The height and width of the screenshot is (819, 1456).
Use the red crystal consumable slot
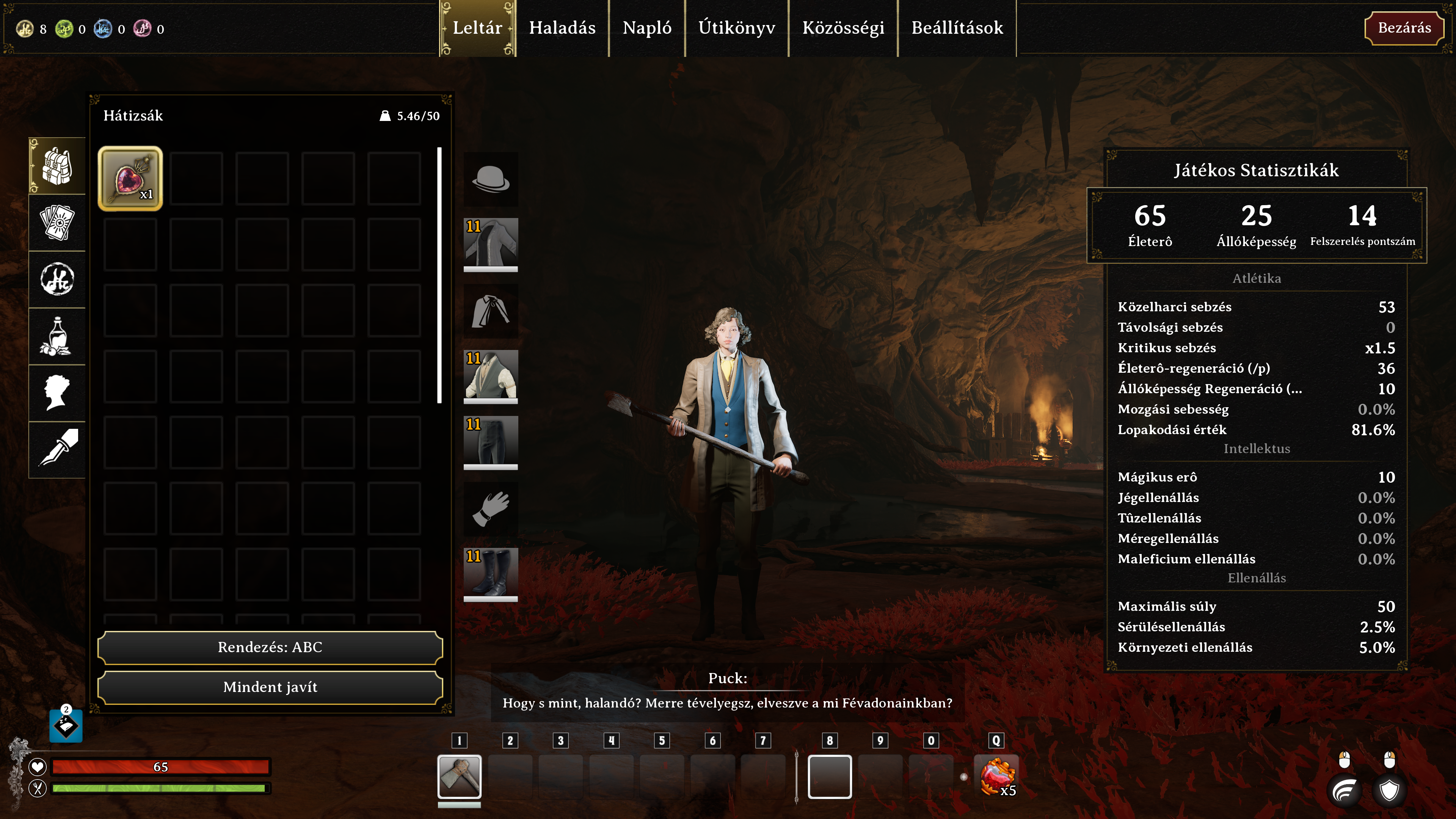click(997, 776)
